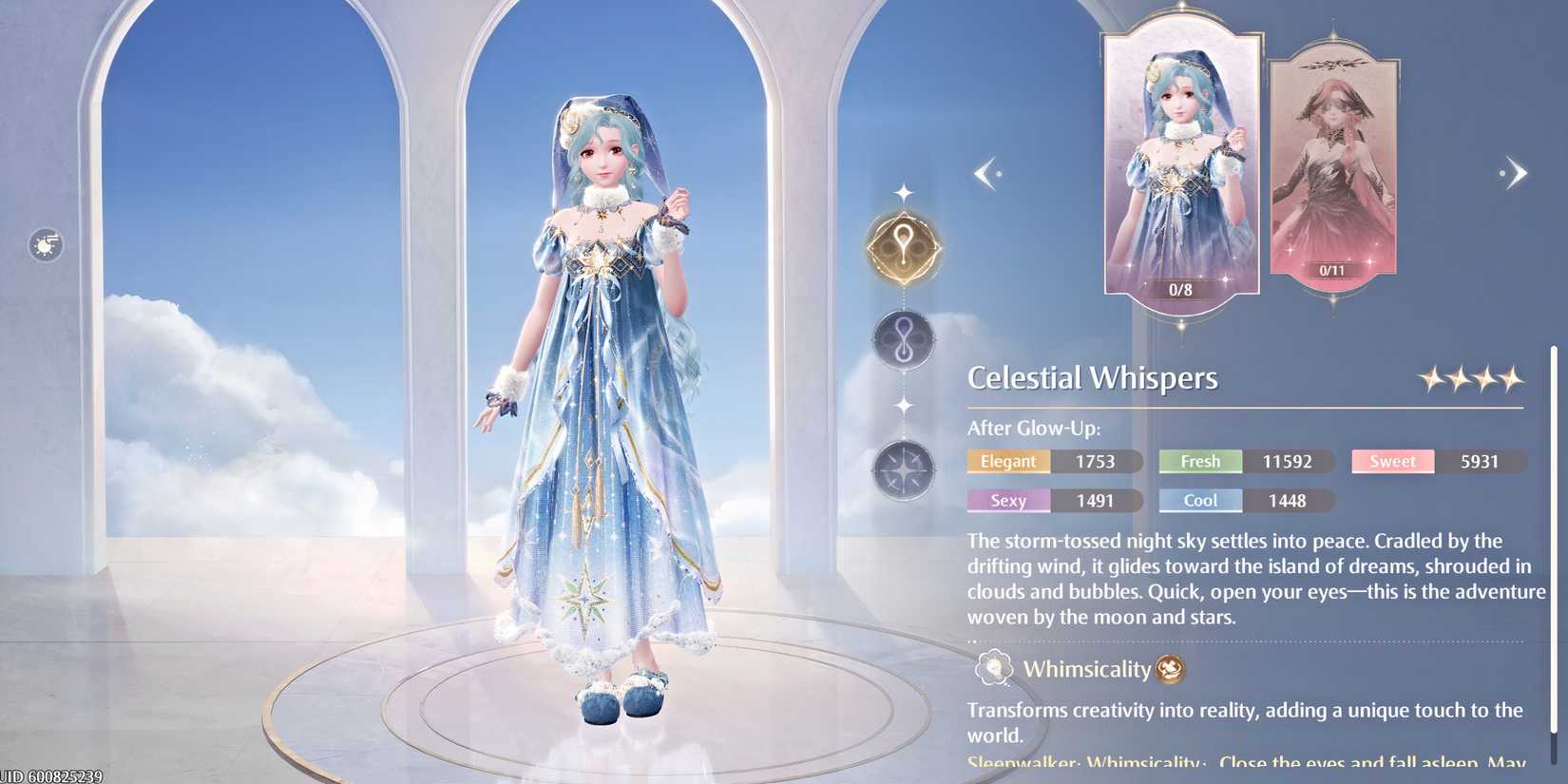Click the infinity symbol stage icon
This screenshot has height=784, width=1568.
click(903, 339)
